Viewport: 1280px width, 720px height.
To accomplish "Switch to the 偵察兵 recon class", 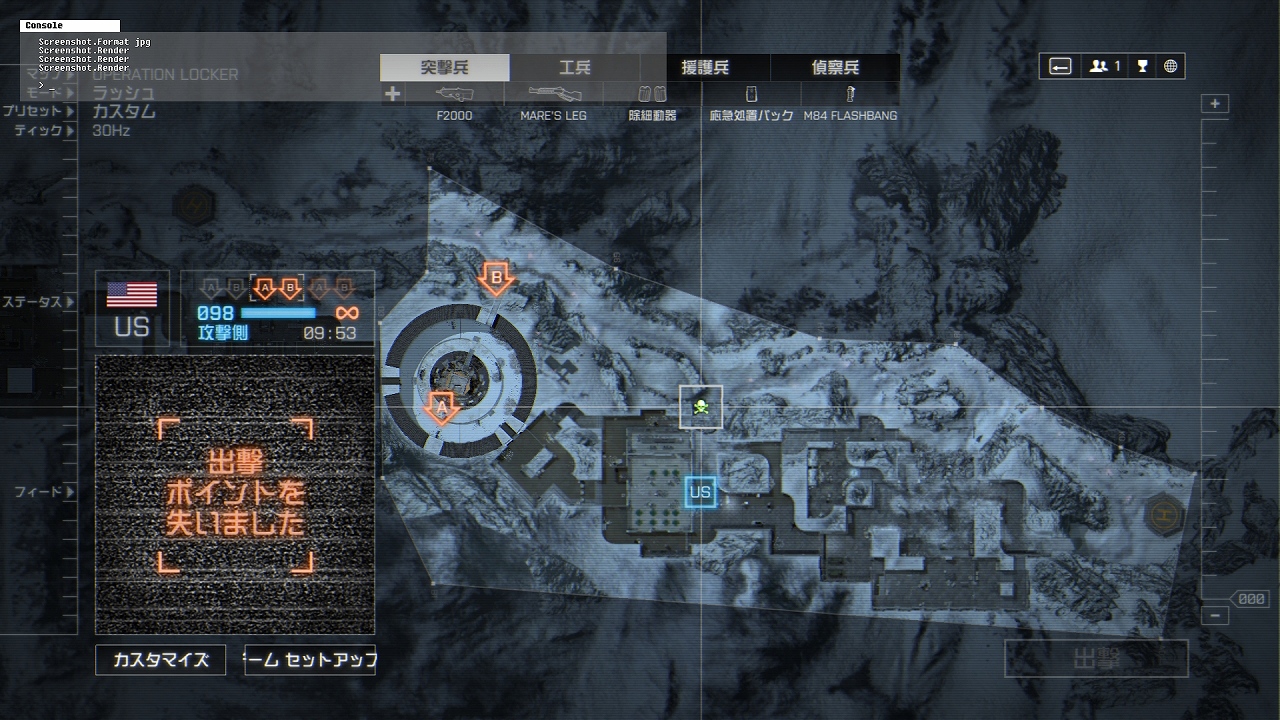I will click(x=835, y=68).
